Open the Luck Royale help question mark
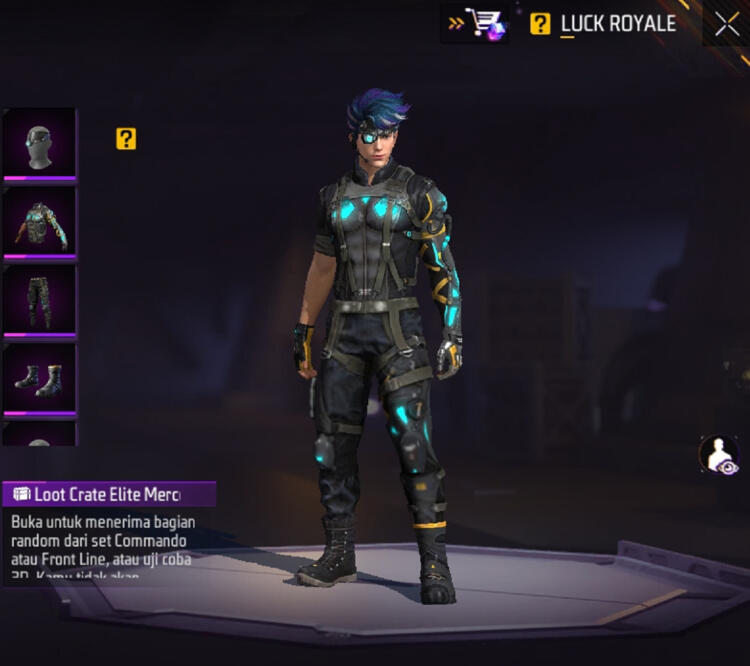 coord(540,24)
